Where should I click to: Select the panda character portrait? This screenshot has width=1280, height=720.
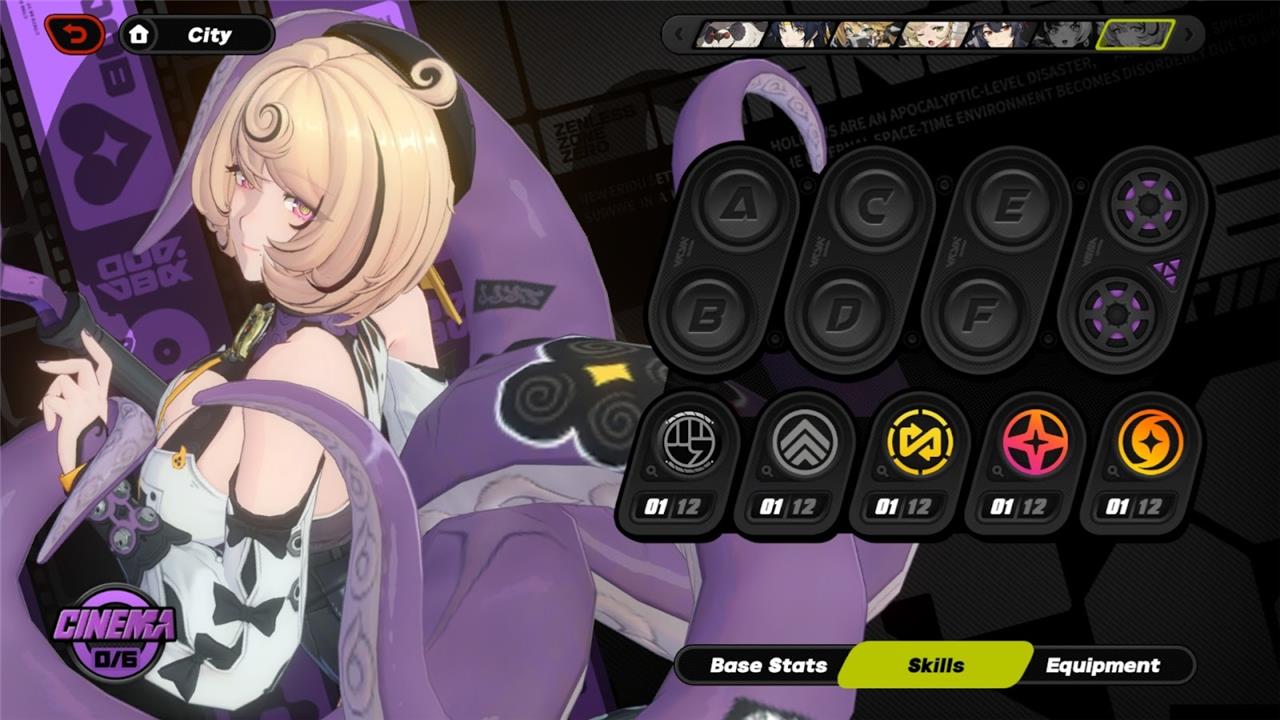(x=732, y=35)
